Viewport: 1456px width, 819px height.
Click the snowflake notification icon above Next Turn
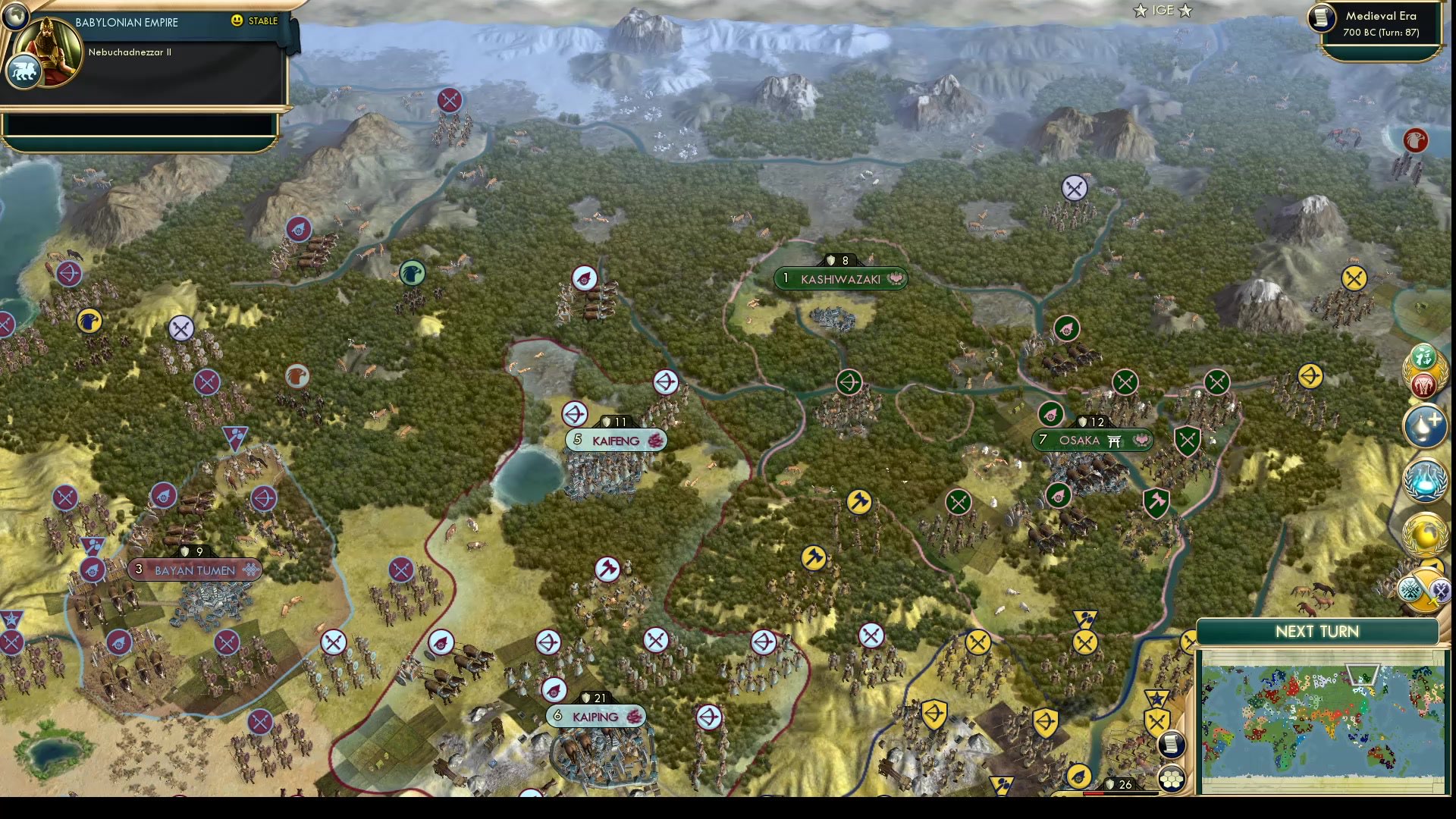pos(1410,589)
